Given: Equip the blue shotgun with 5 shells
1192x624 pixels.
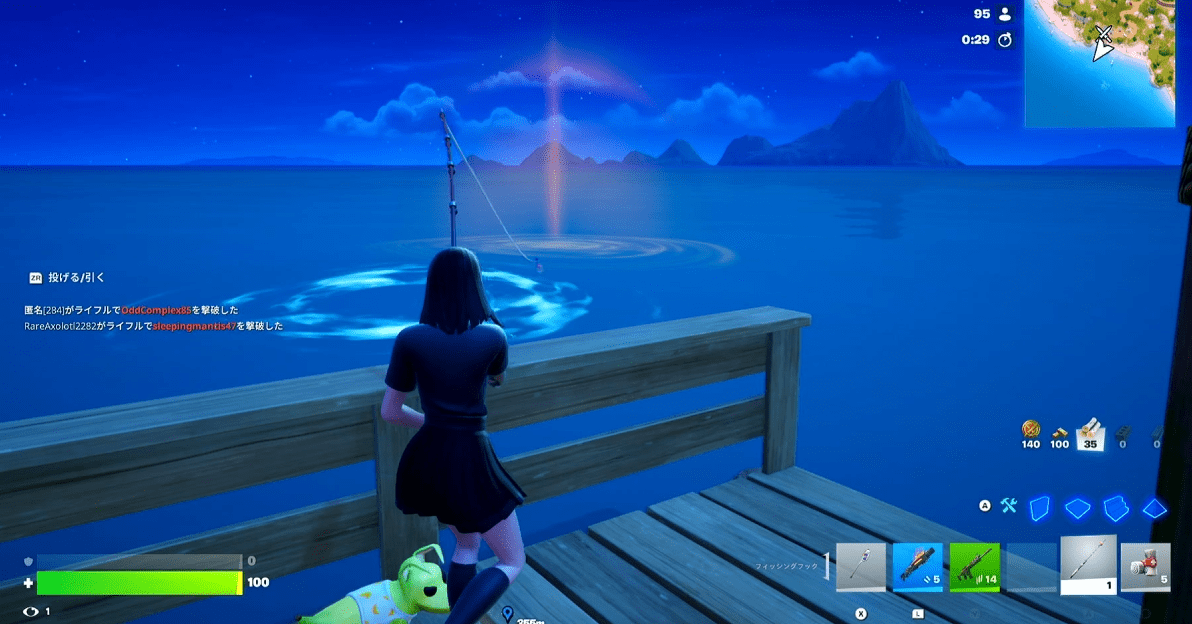Looking at the screenshot, I should coord(917,568).
